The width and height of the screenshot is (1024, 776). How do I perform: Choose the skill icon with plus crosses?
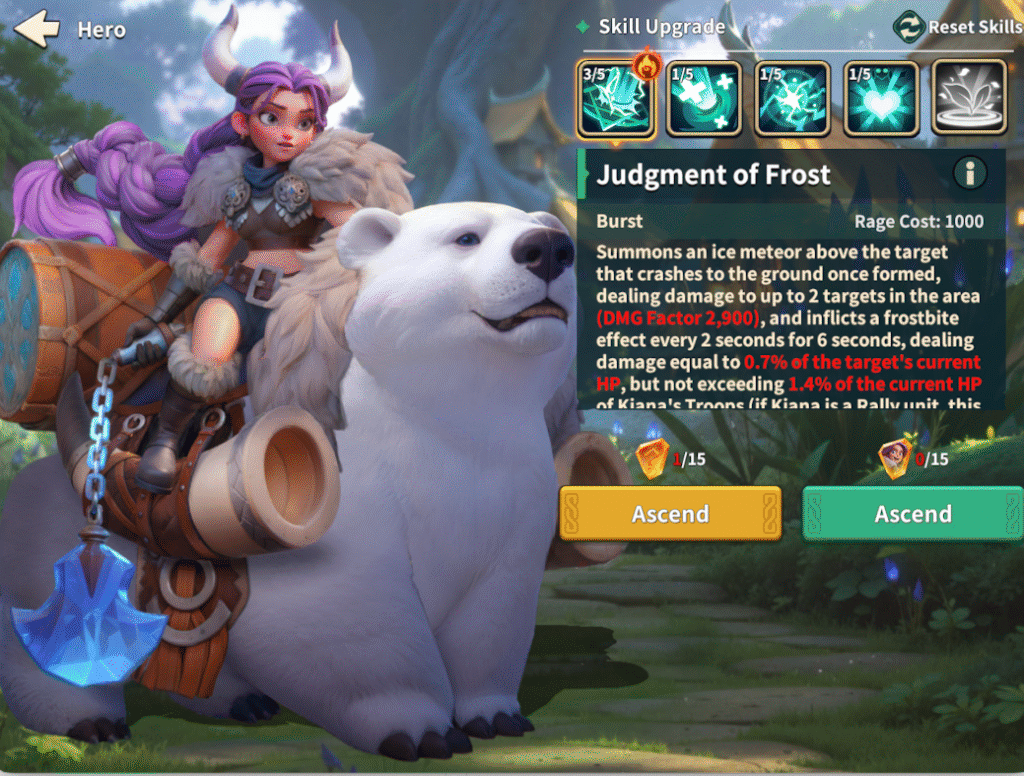(704, 99)
